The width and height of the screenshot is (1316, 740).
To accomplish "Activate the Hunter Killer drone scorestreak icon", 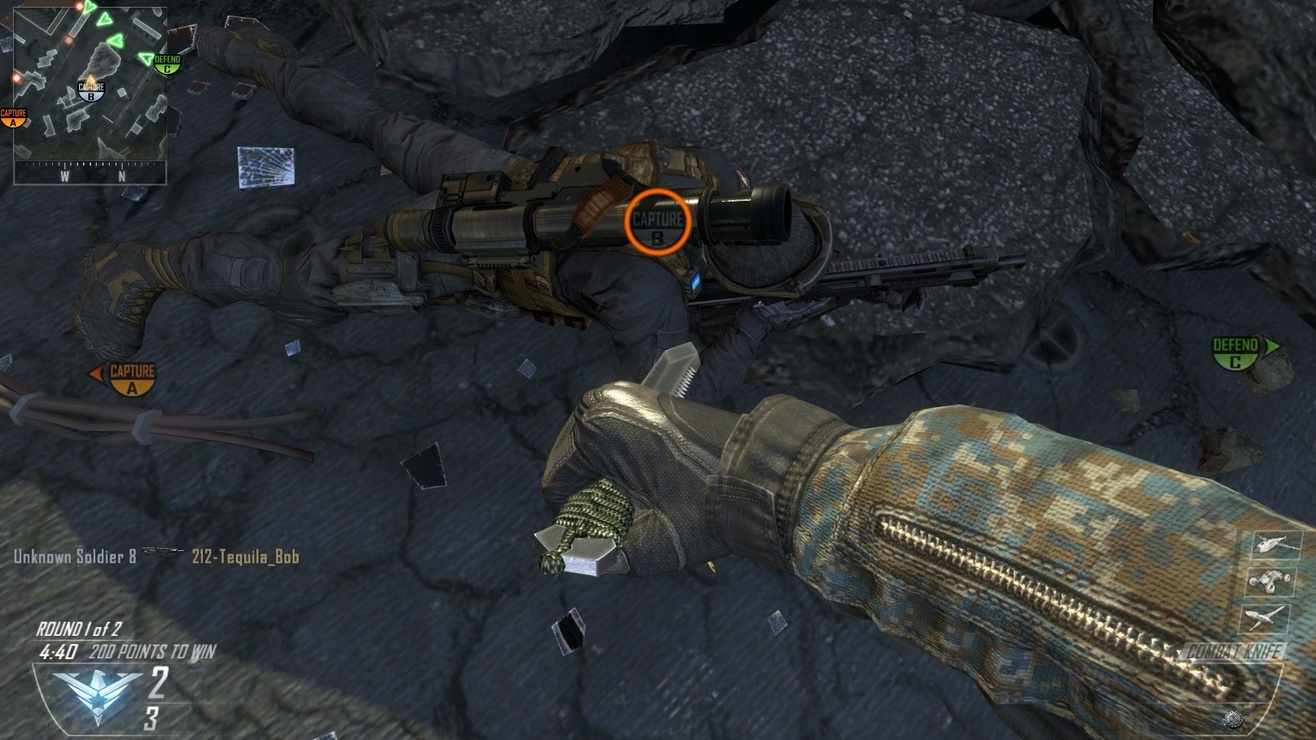I will click(1276, 545).
